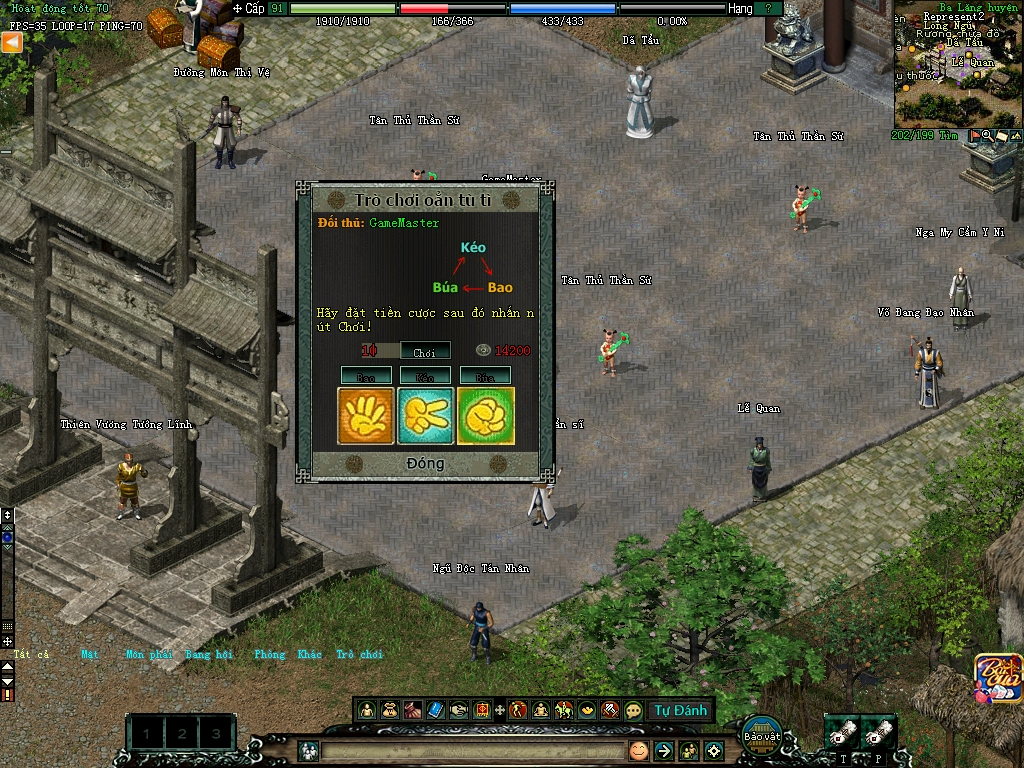Select the Bang hội chat tab
The width and height of the screenshot is (1024, 768).
[x=209, y=655]
